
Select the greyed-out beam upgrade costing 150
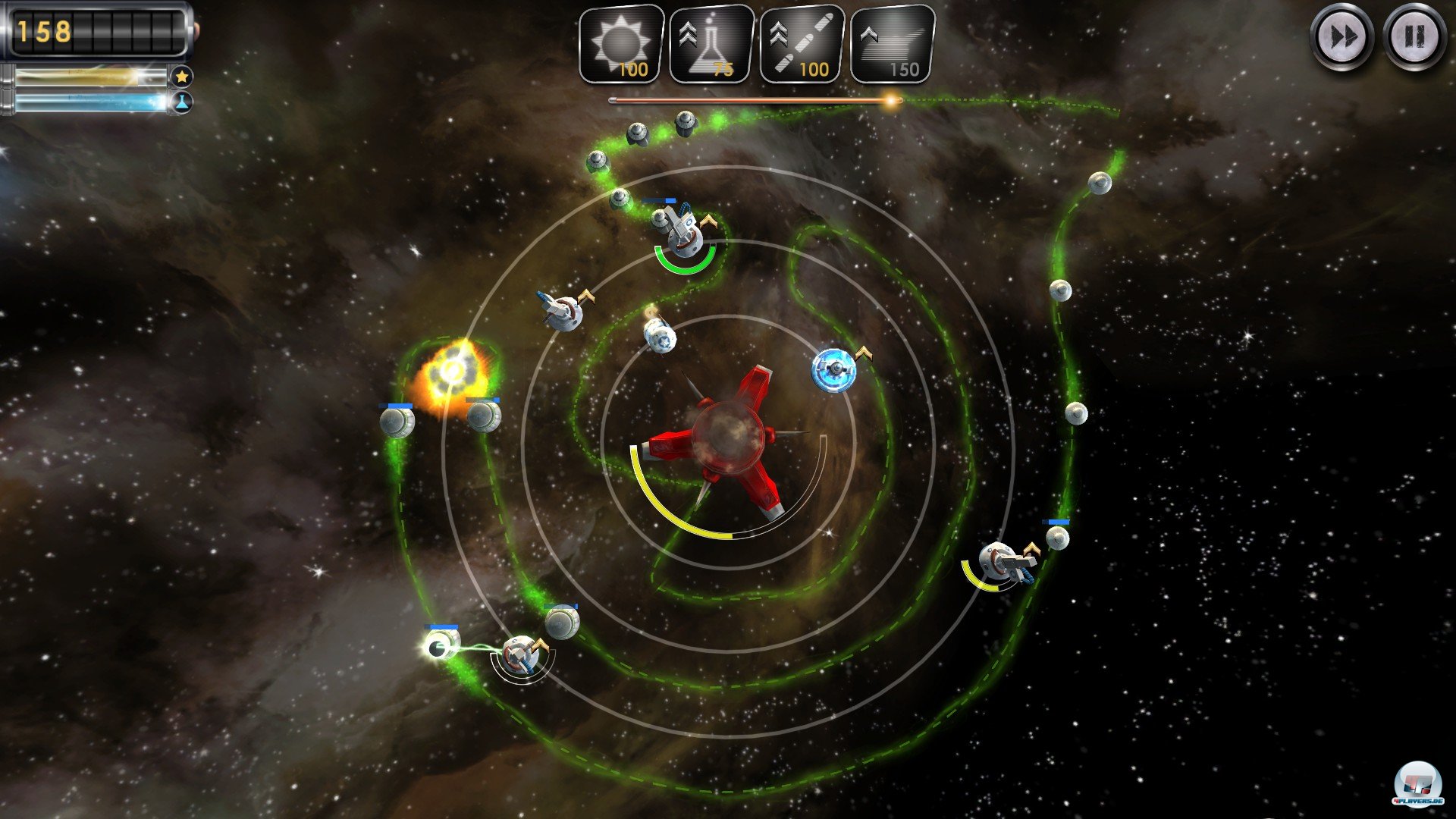click(x=893, y=44)
